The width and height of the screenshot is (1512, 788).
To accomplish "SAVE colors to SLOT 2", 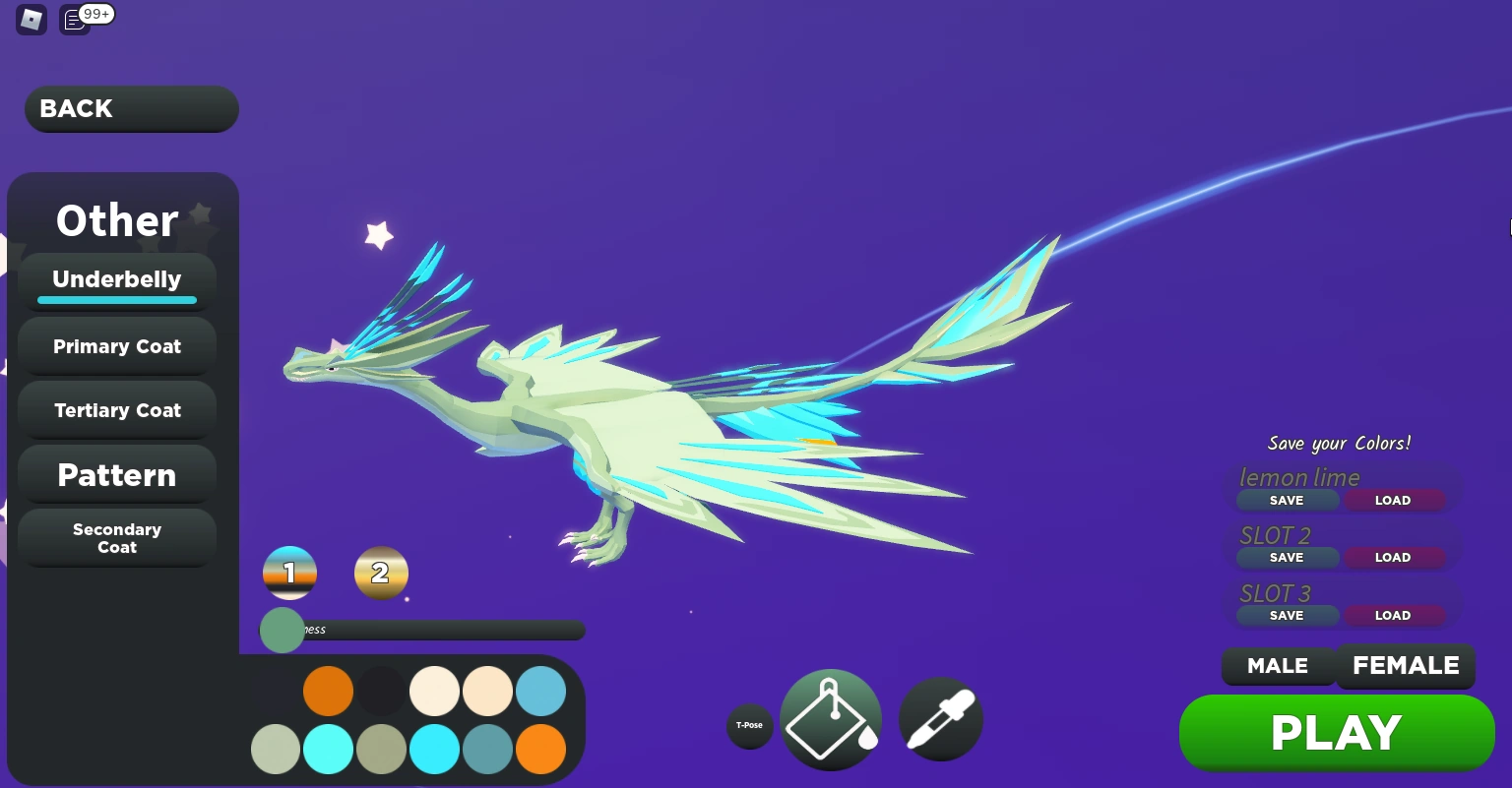I will click(1287, 557).
